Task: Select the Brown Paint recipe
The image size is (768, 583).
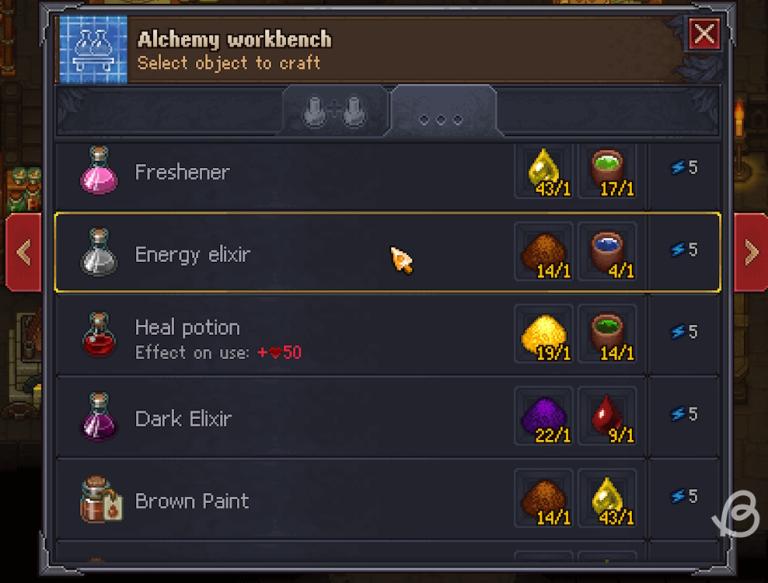Action: pyautogui.click(x=300, y=500)
